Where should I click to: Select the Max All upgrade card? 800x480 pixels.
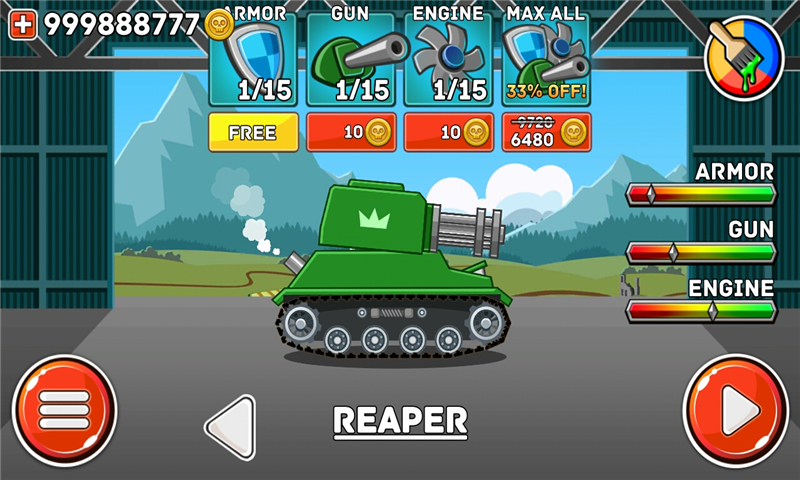click(x=546, y=58)
